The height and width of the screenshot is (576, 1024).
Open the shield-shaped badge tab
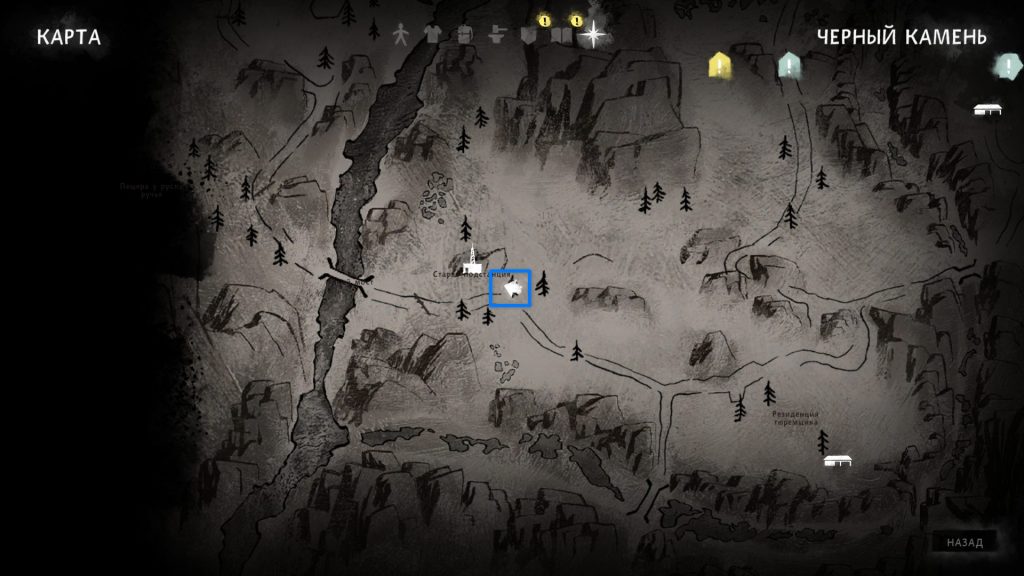pos(531,35)
